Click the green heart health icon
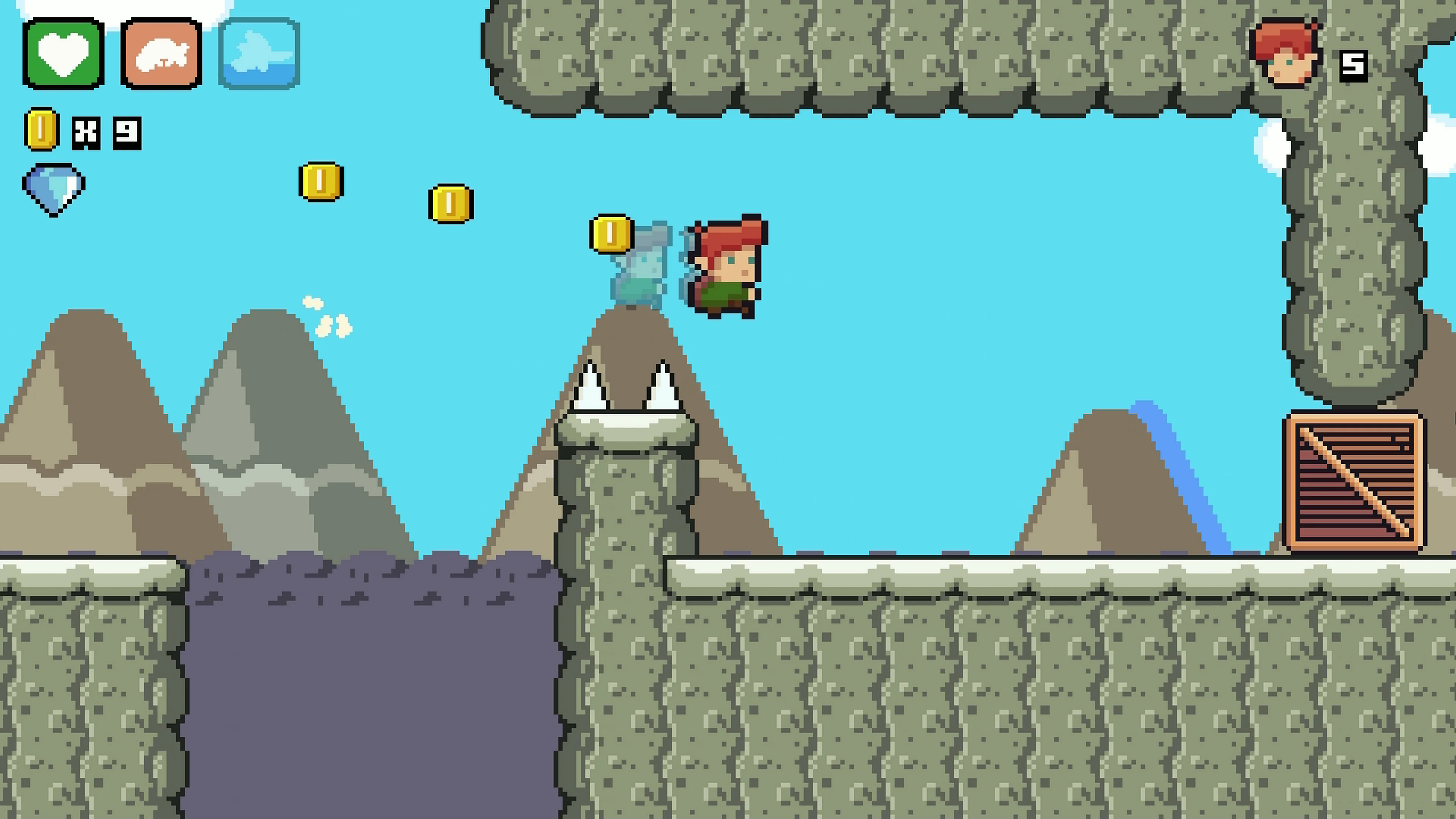This screenshot has width=1456, height=819. point(62,54)
